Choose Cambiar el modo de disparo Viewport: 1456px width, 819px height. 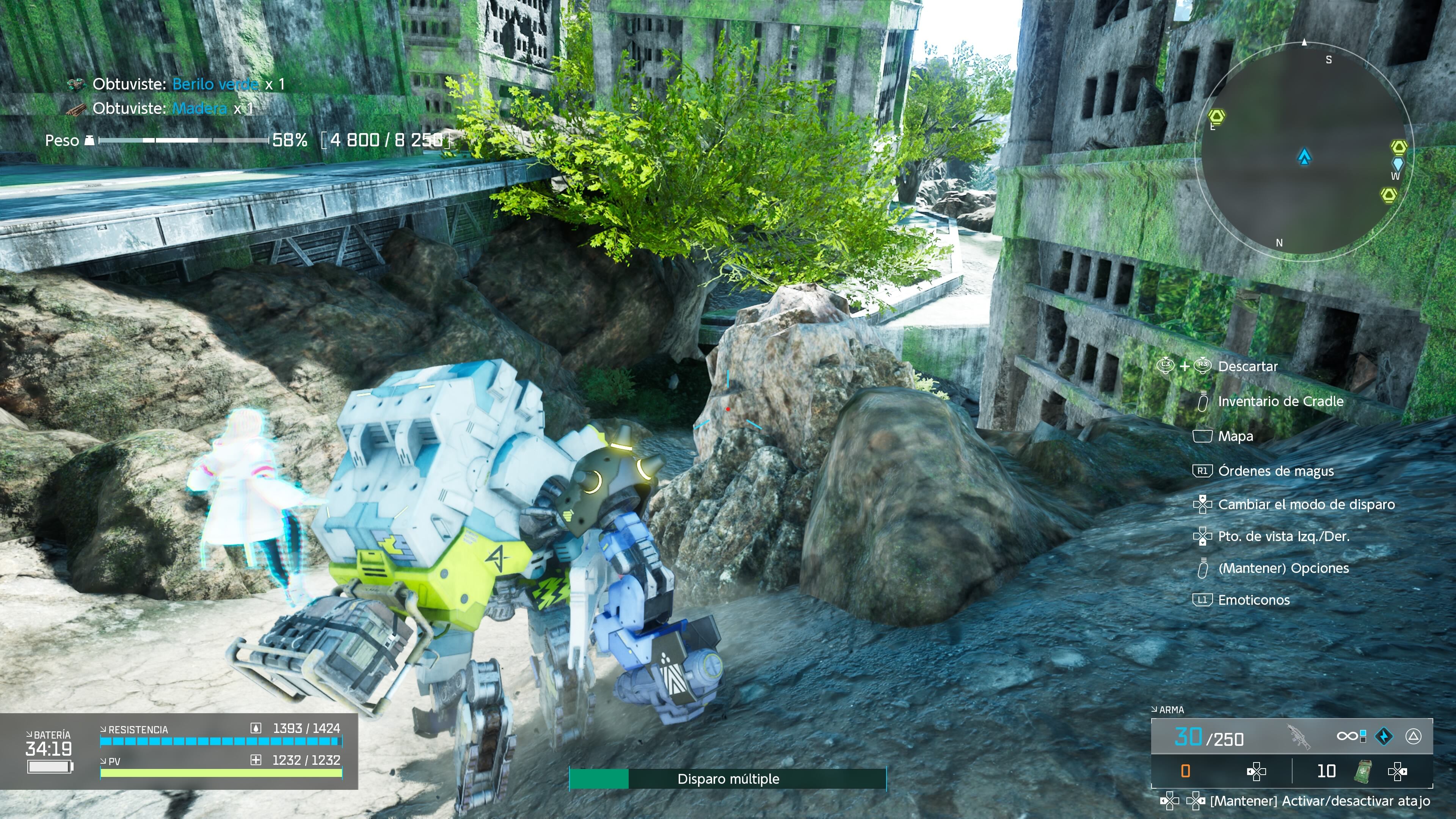pyautogui.click(x=1306, y=504)
